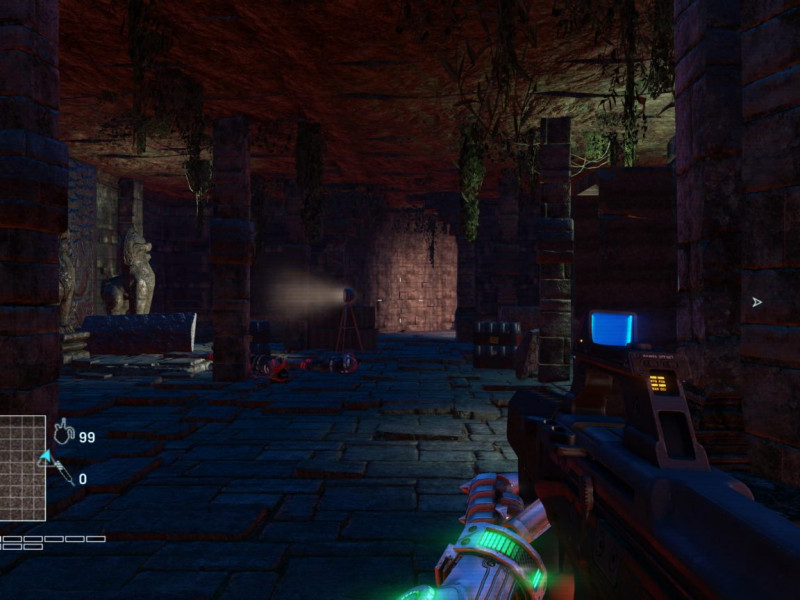Click the cyan player arrow on minimap
Screen dimensions: 800x600
45,458
